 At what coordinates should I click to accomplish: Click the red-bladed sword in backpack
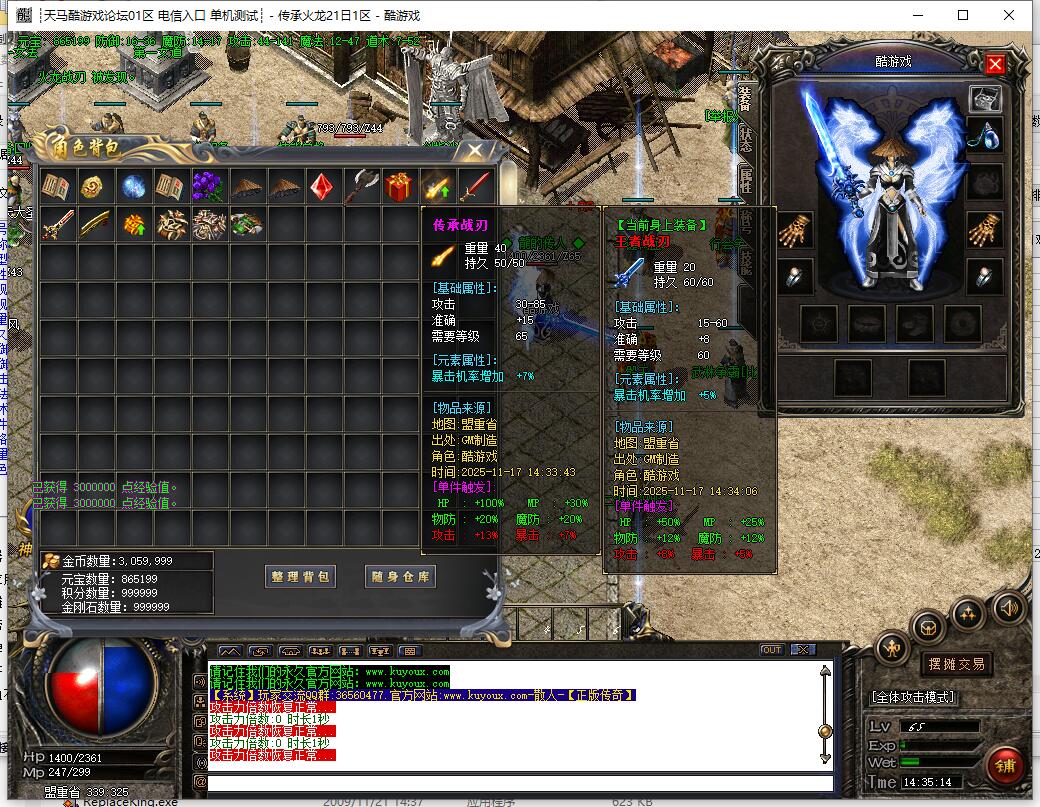click(474, 186)
